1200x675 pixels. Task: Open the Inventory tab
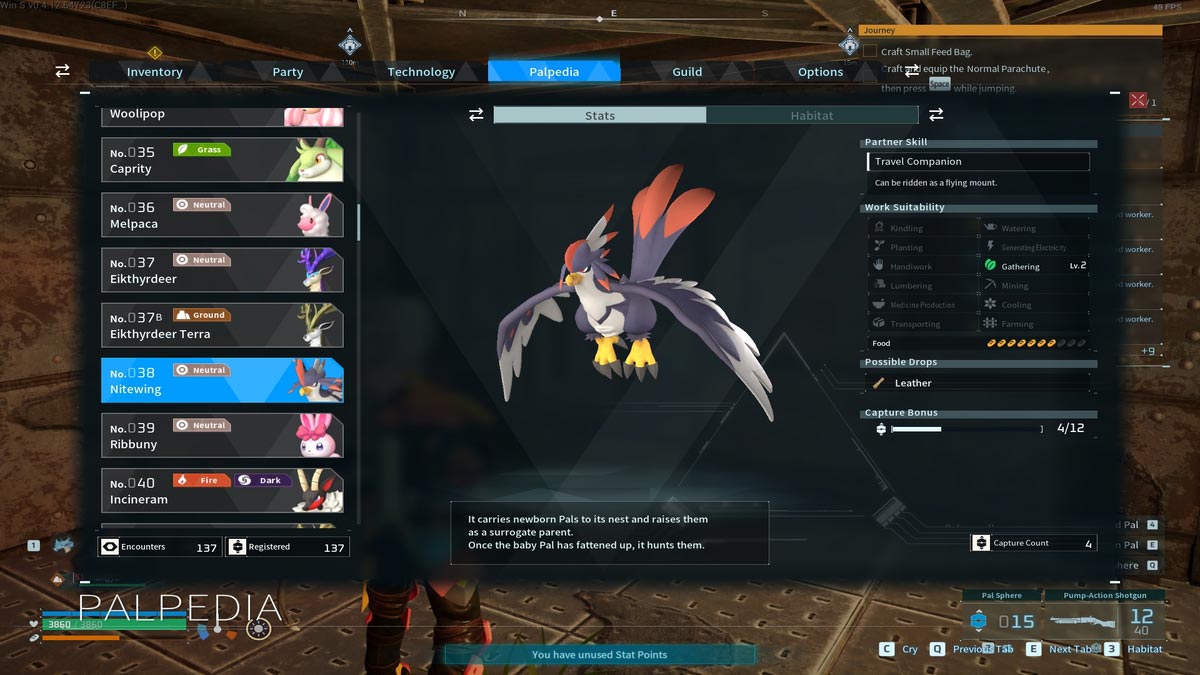pos(154,72)
